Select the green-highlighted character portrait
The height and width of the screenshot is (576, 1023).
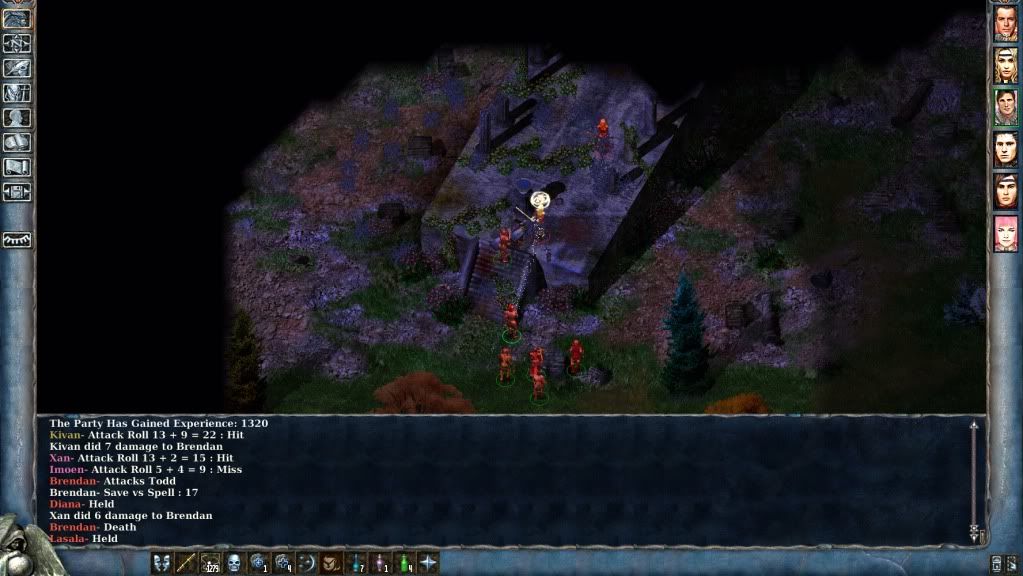tap(1005, 107)
